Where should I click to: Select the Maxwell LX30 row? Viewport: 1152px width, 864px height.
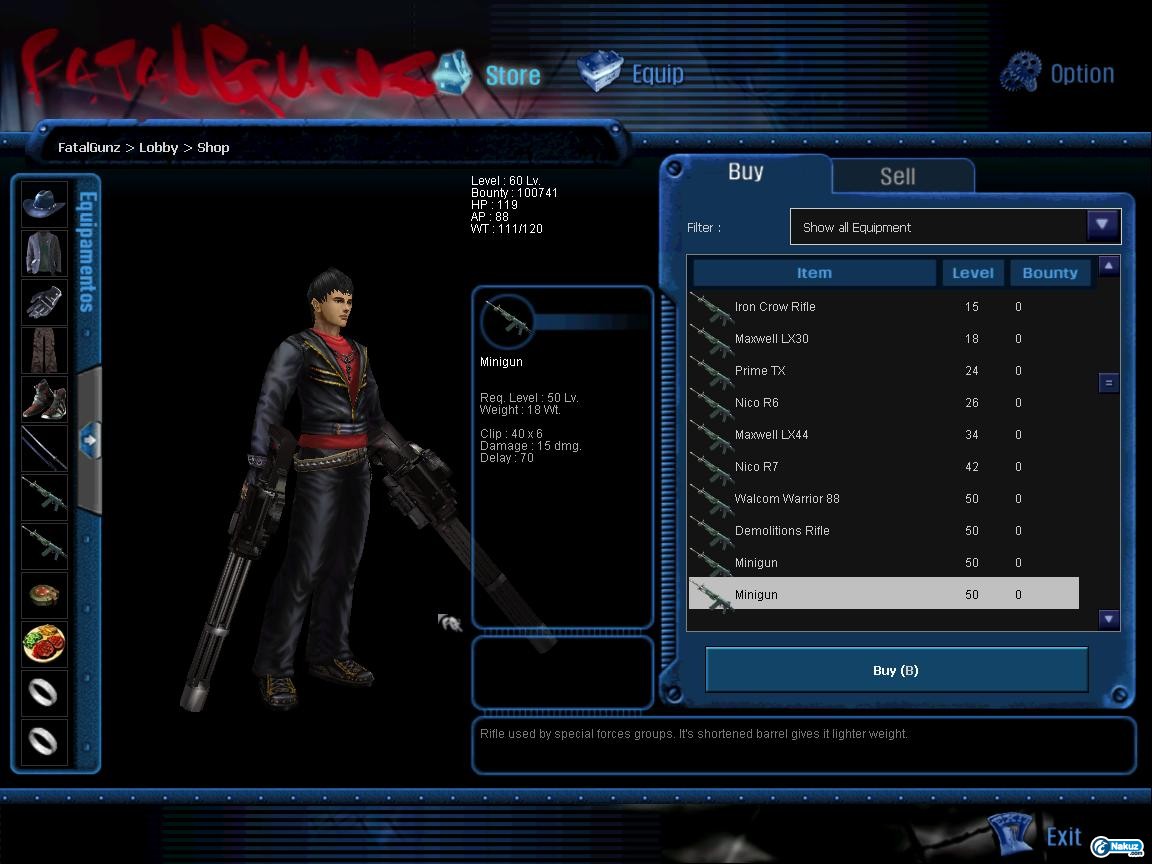tap(771, 339)
